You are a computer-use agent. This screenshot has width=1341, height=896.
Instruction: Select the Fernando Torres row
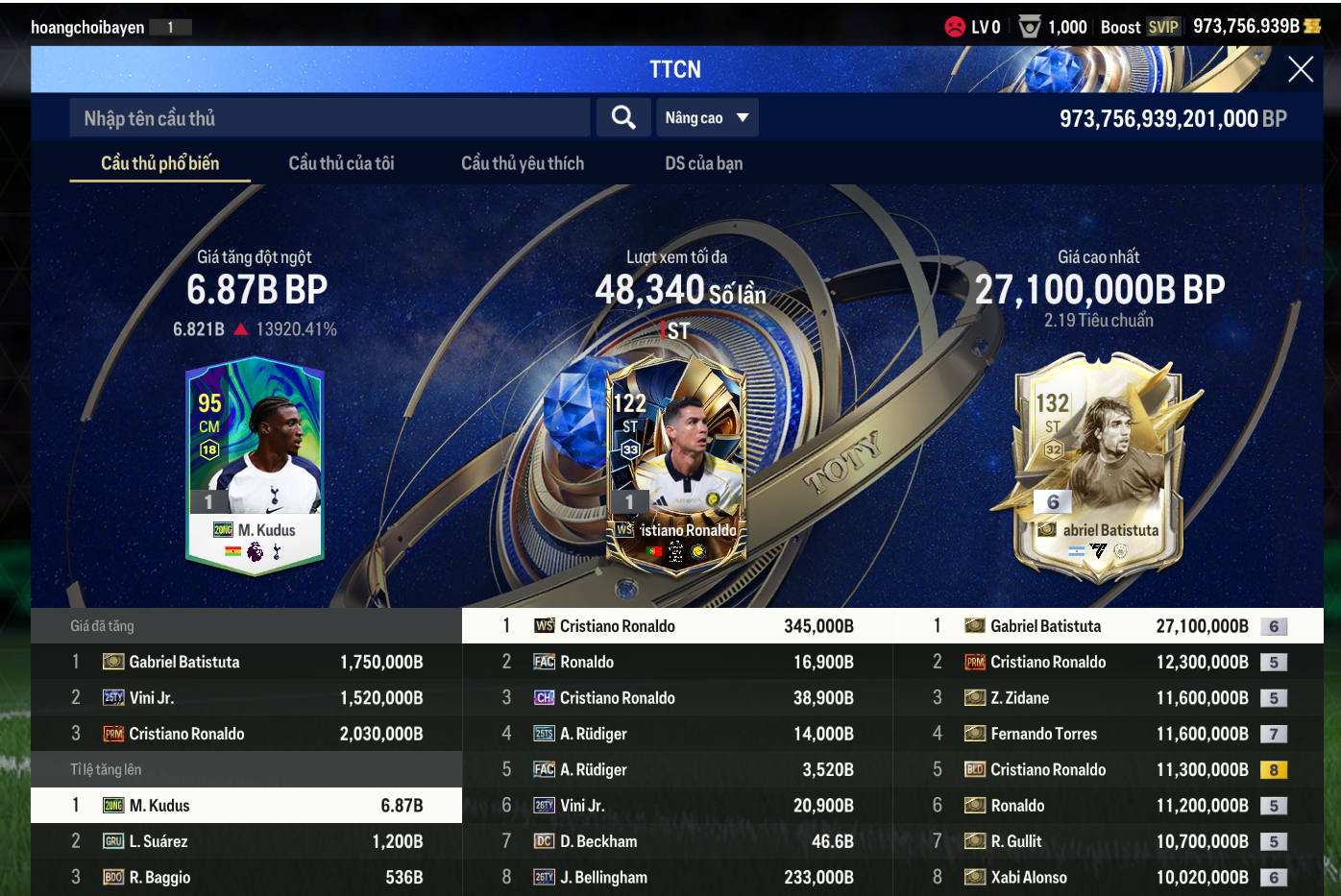(1108, 734)
